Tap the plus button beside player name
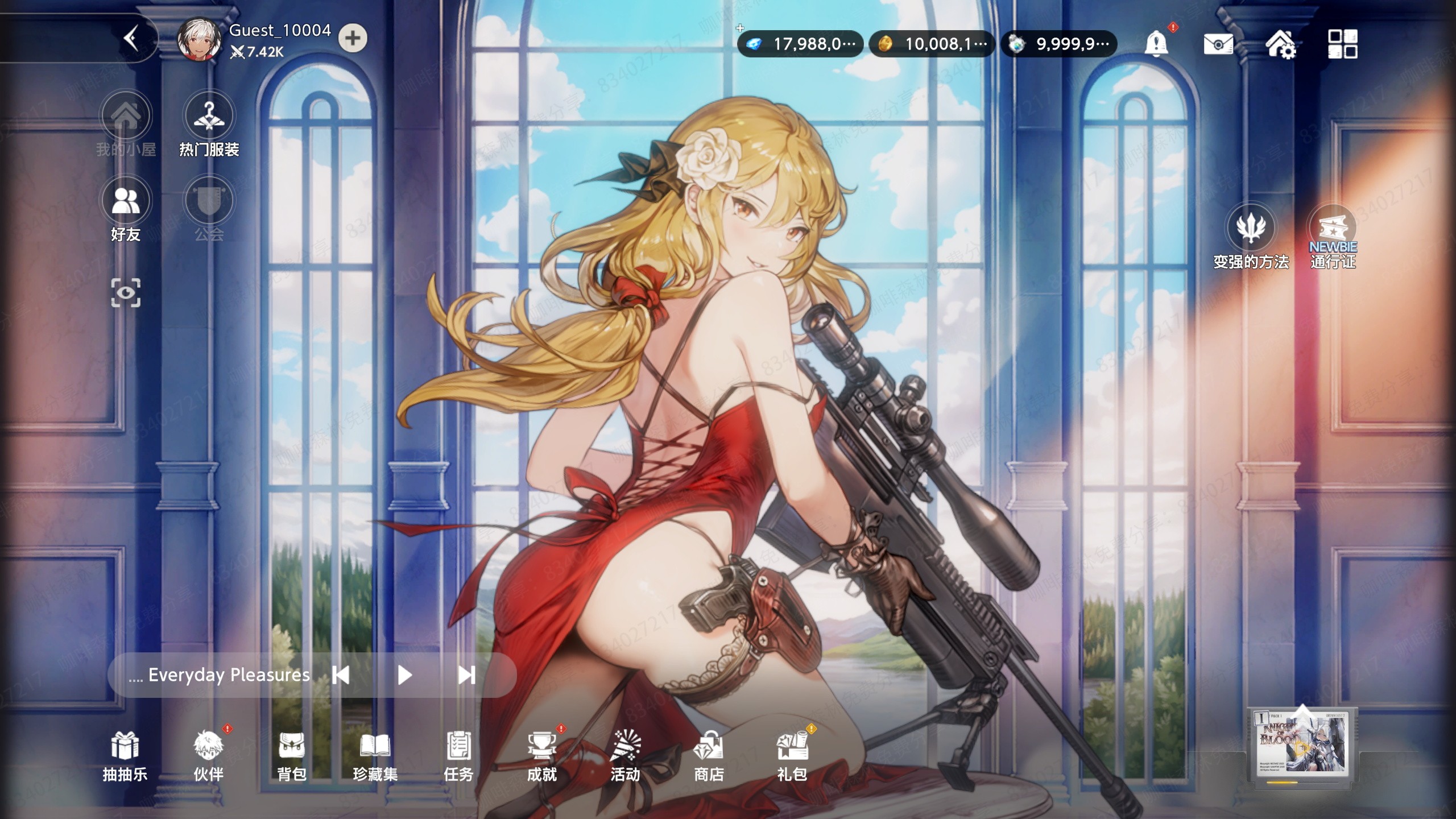 tap(353, 39)
